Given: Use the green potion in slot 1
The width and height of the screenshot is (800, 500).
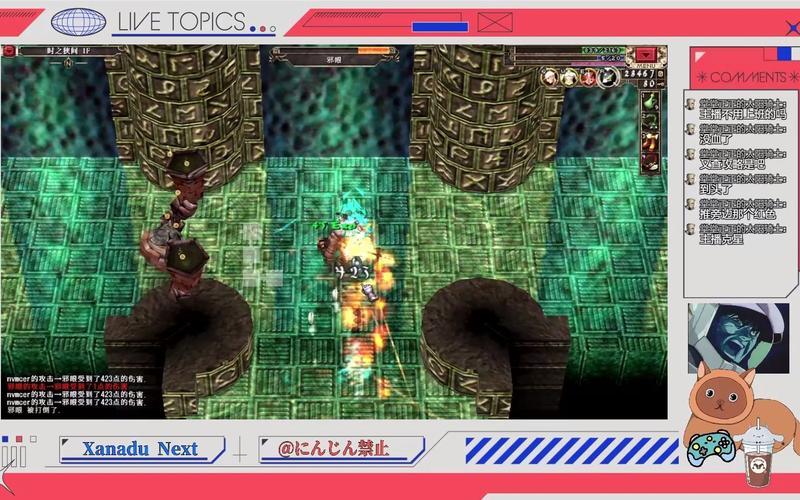Looking at the screenshot, I should pyautogui.click(x=650, y=100).
